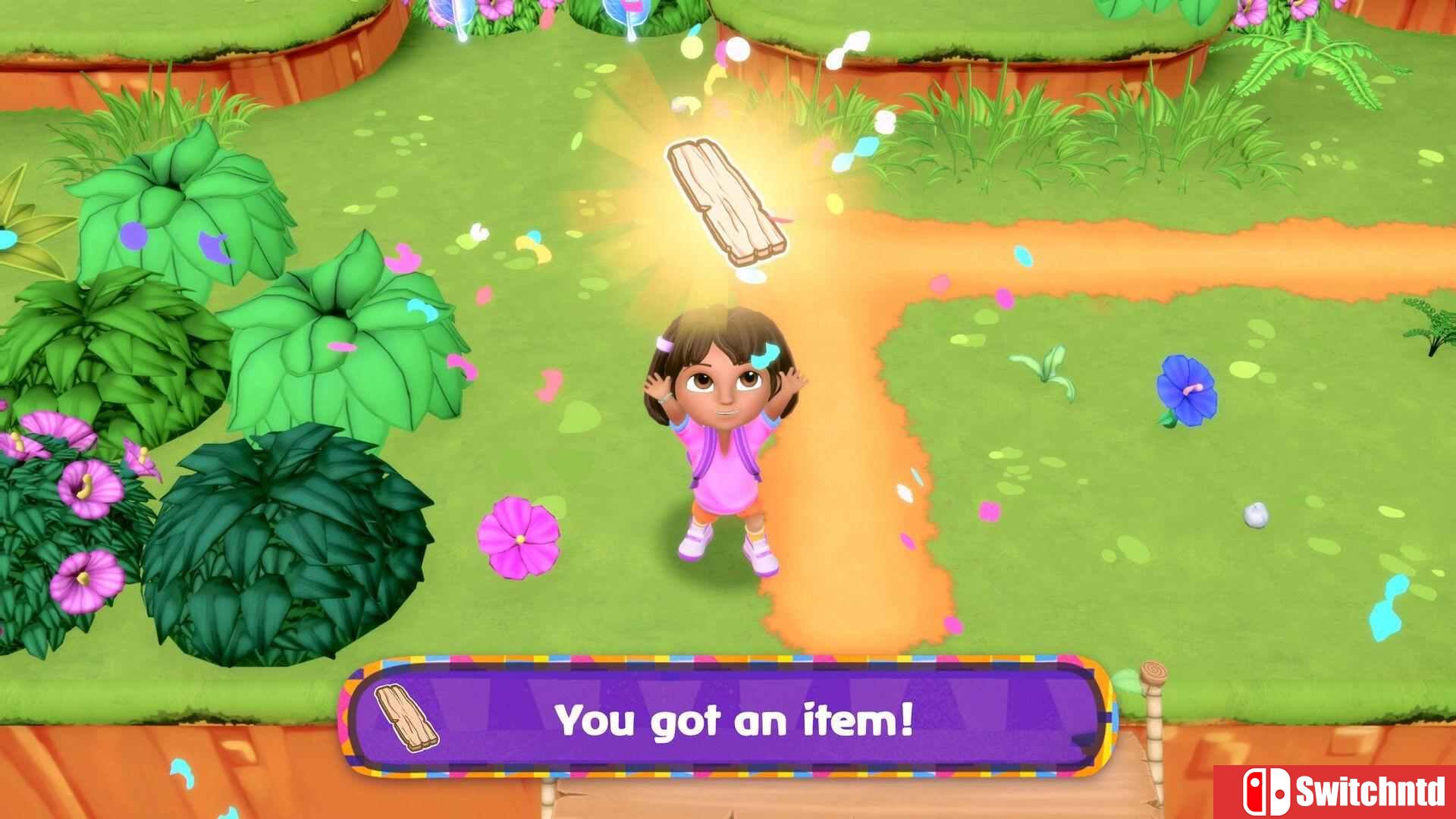Dismiss the "You got an item!" banner

(733, 719)
